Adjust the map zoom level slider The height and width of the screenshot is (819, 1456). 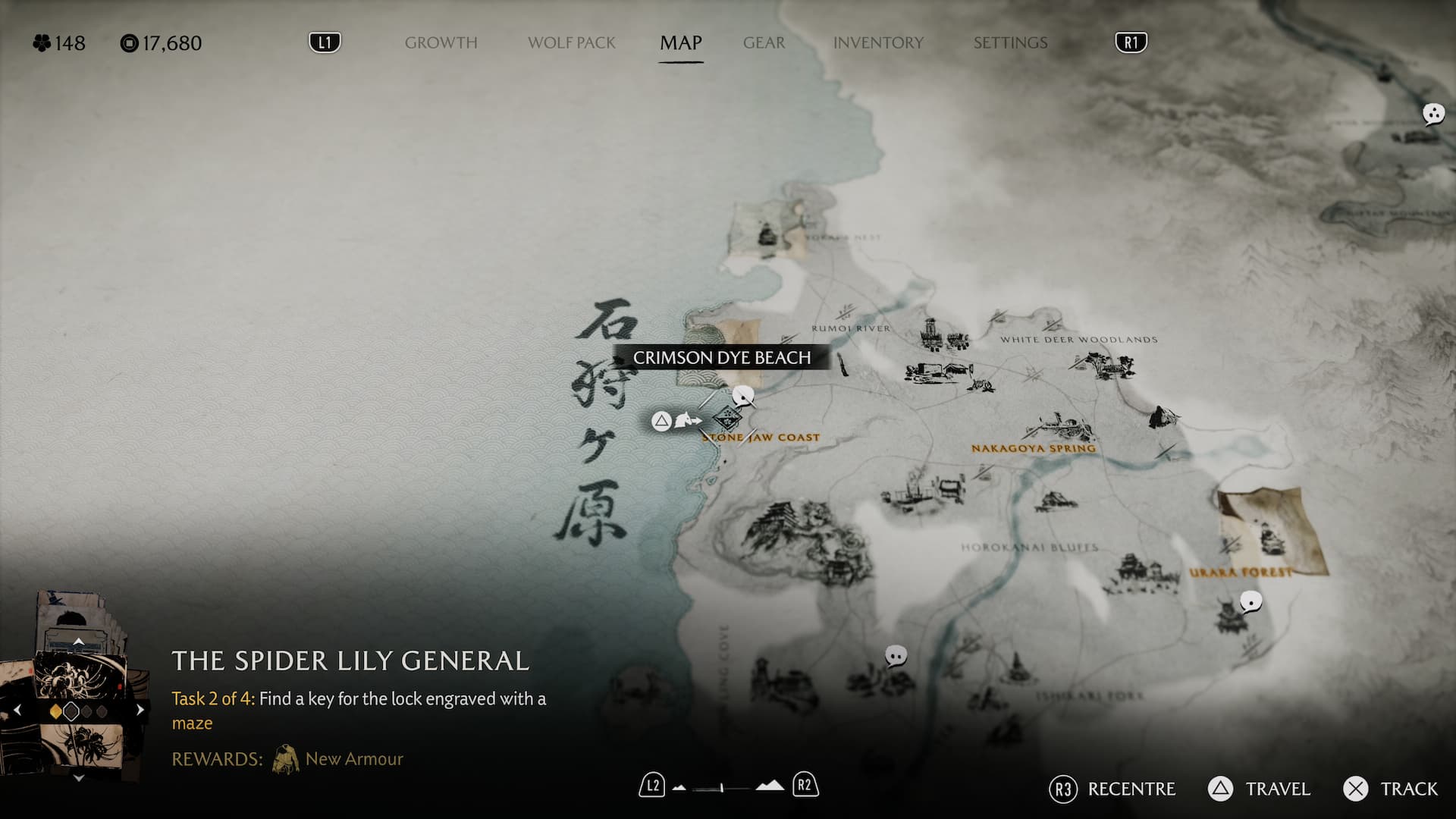click(x=722, y=788)
